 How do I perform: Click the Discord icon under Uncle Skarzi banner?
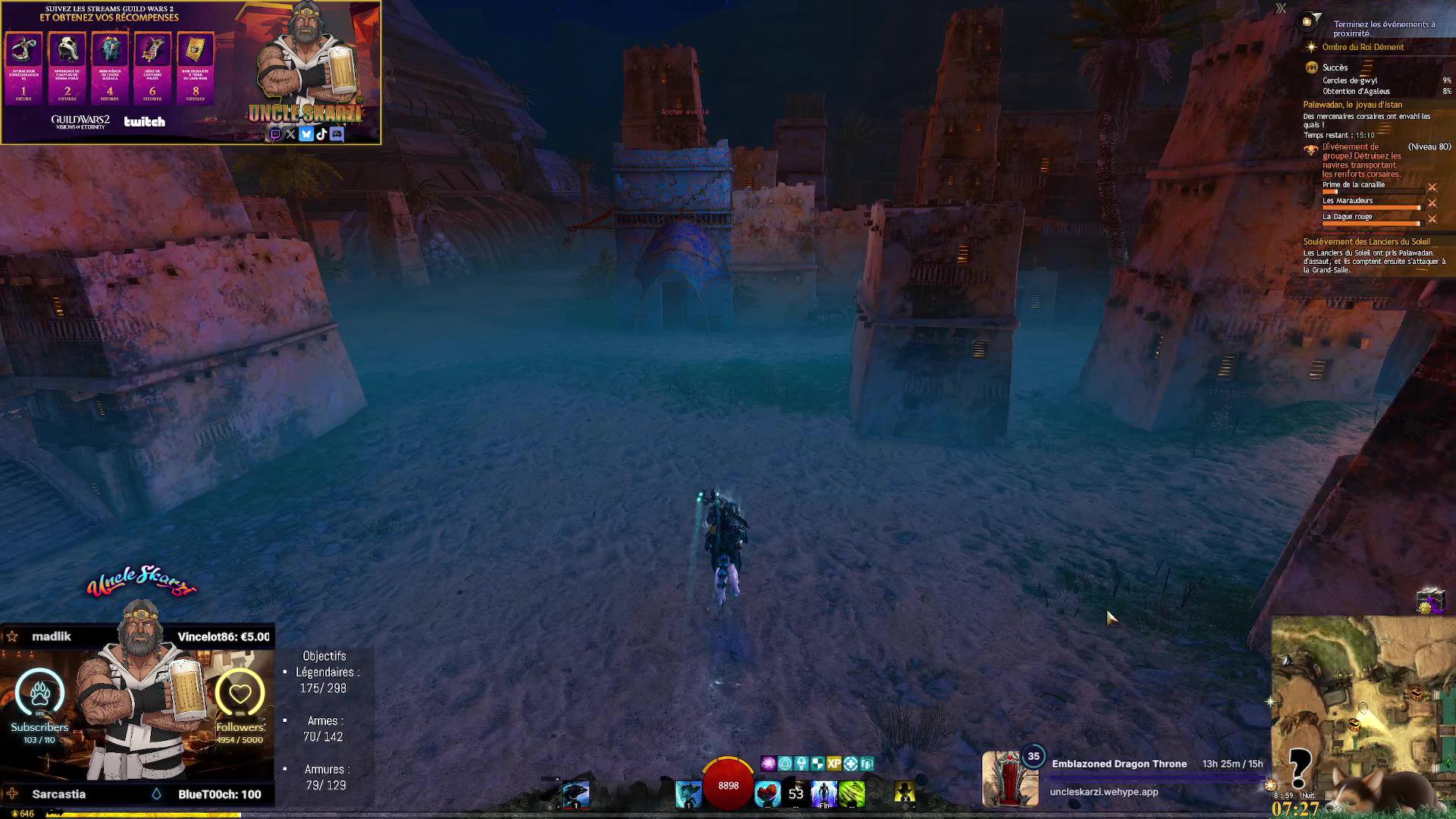(337, 134)
